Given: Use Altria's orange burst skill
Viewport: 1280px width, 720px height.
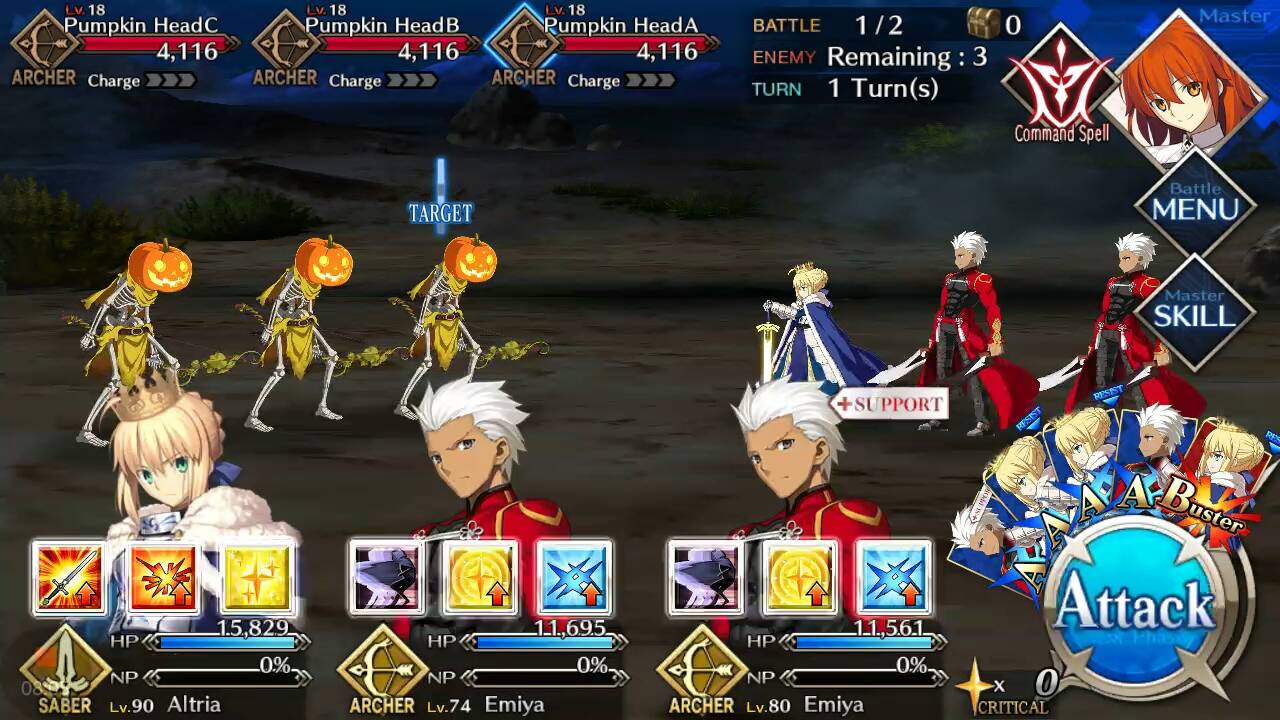Looking at the screenshot, I should 163,577.
